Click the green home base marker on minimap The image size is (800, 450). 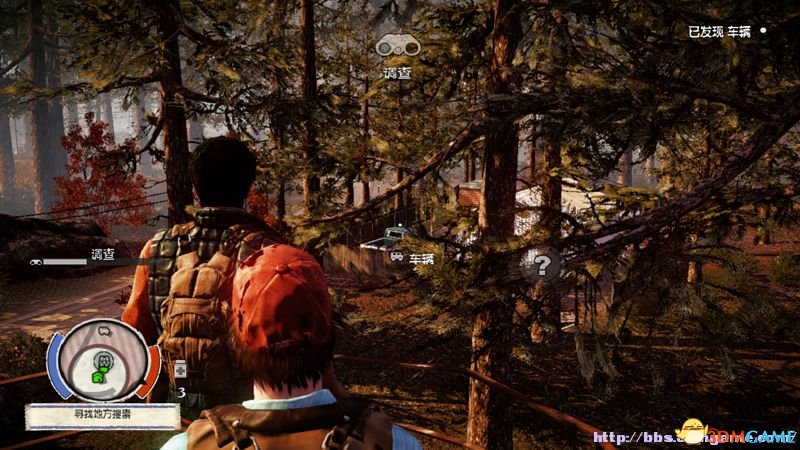tap(99, 377)
